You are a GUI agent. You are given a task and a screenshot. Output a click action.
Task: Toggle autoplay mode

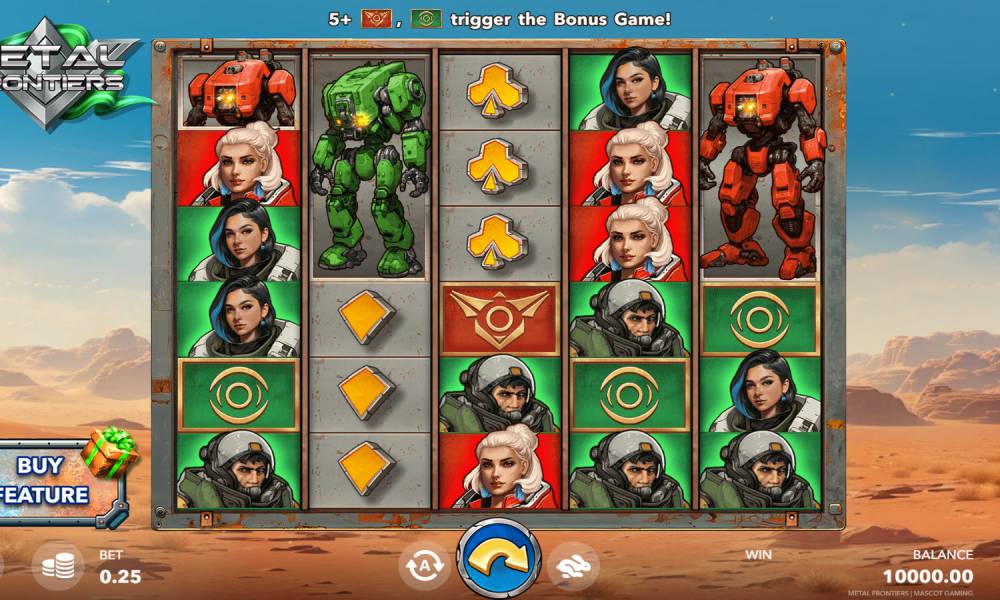coord(423,565)
